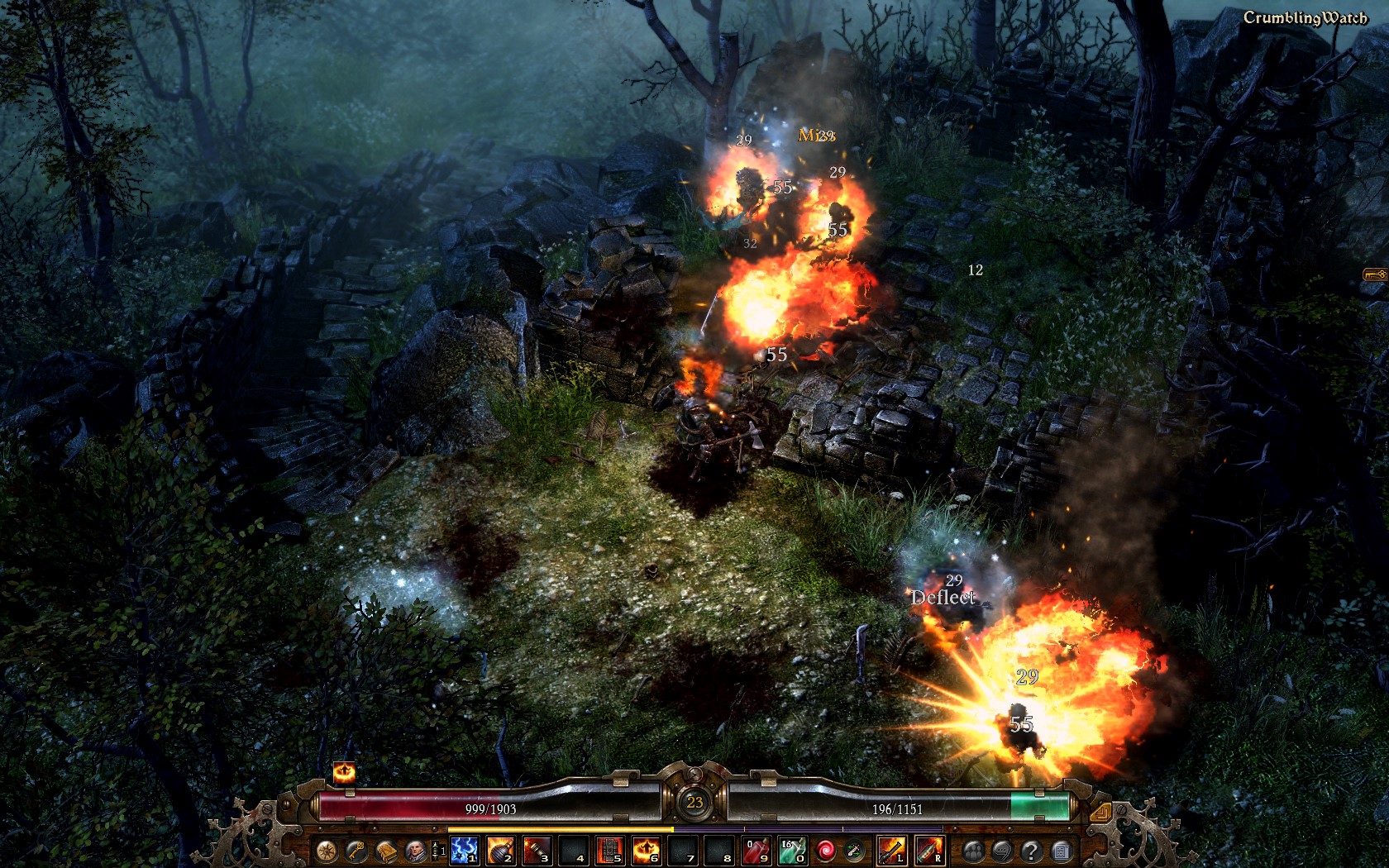Open the character sheet portrait icon
The height and width of the screenshot is (868, 1389).
coord(415,851)
